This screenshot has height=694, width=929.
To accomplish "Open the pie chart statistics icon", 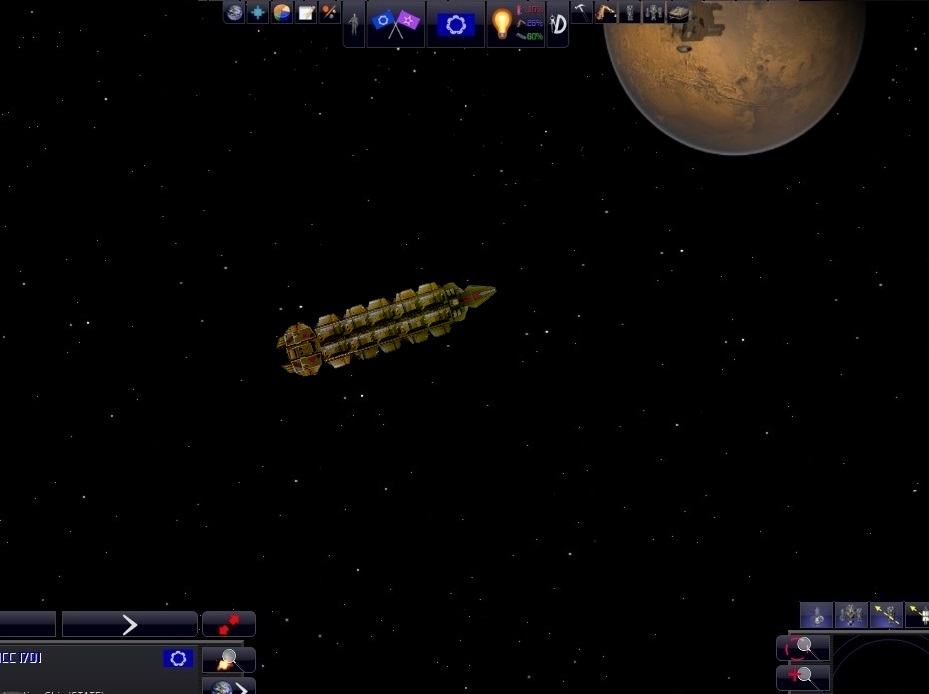I will click(x=282, y=13).
